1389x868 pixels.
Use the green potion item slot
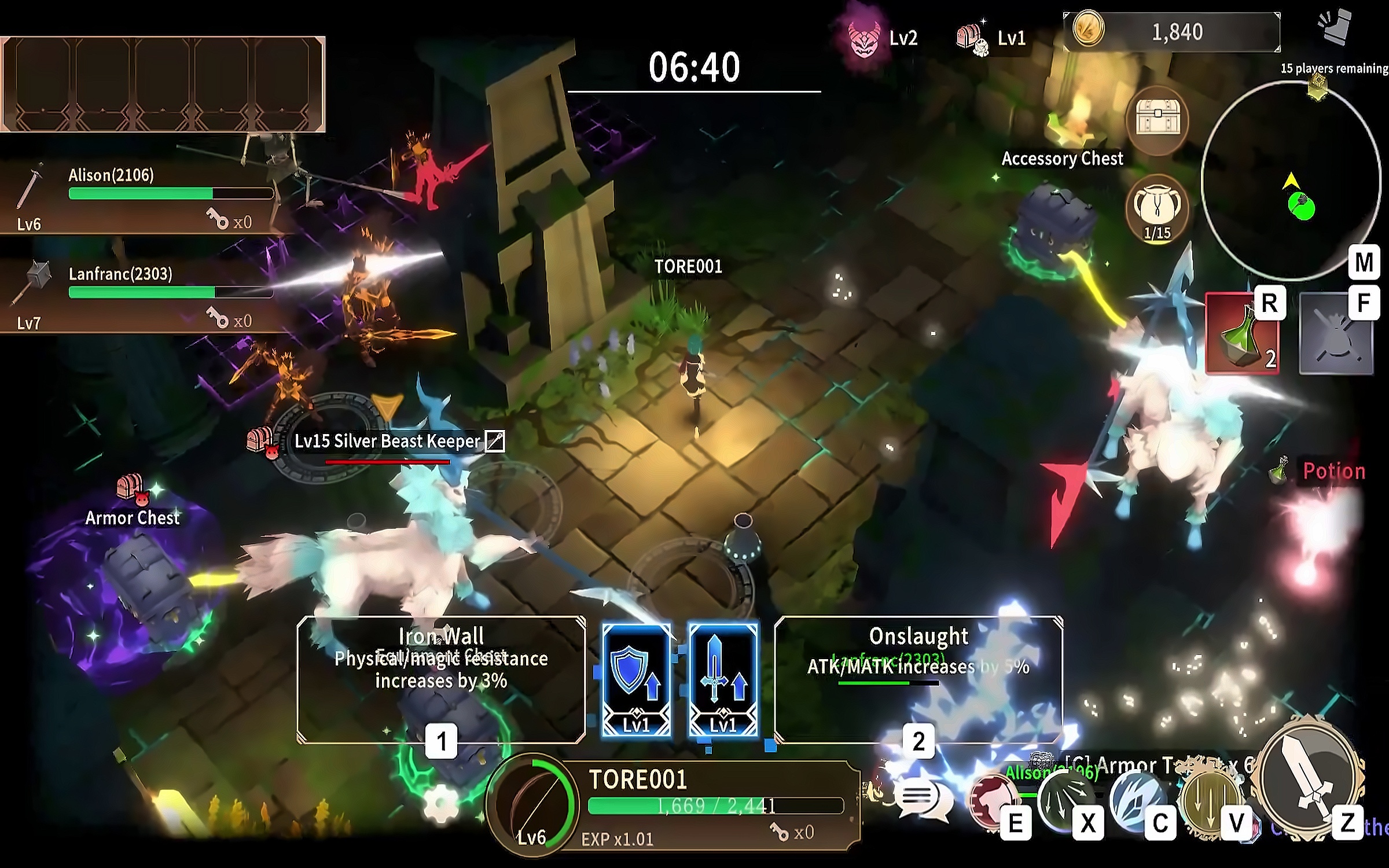pos(1243,334)
